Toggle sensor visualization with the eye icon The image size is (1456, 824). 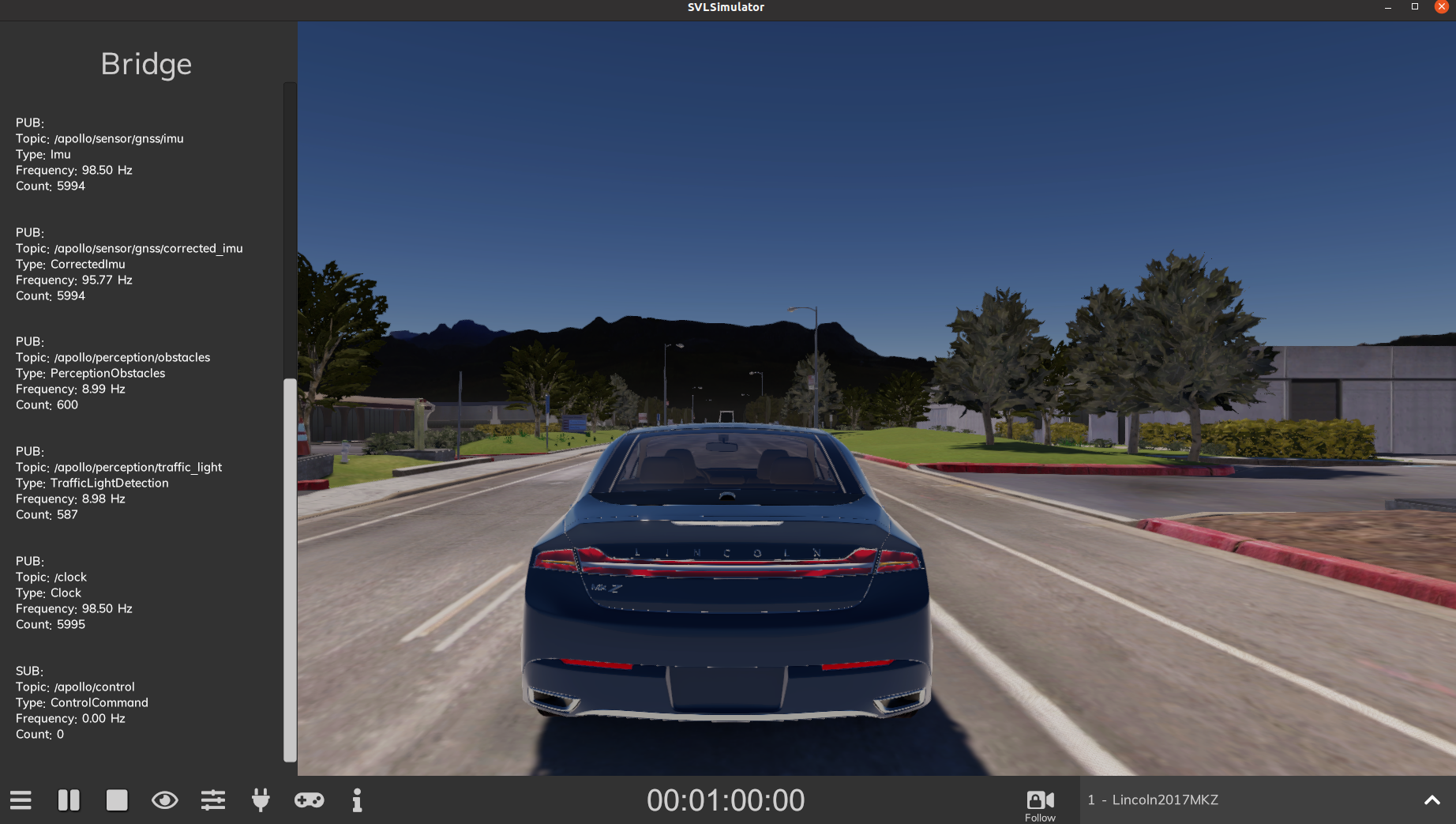[x=165, y=800]
